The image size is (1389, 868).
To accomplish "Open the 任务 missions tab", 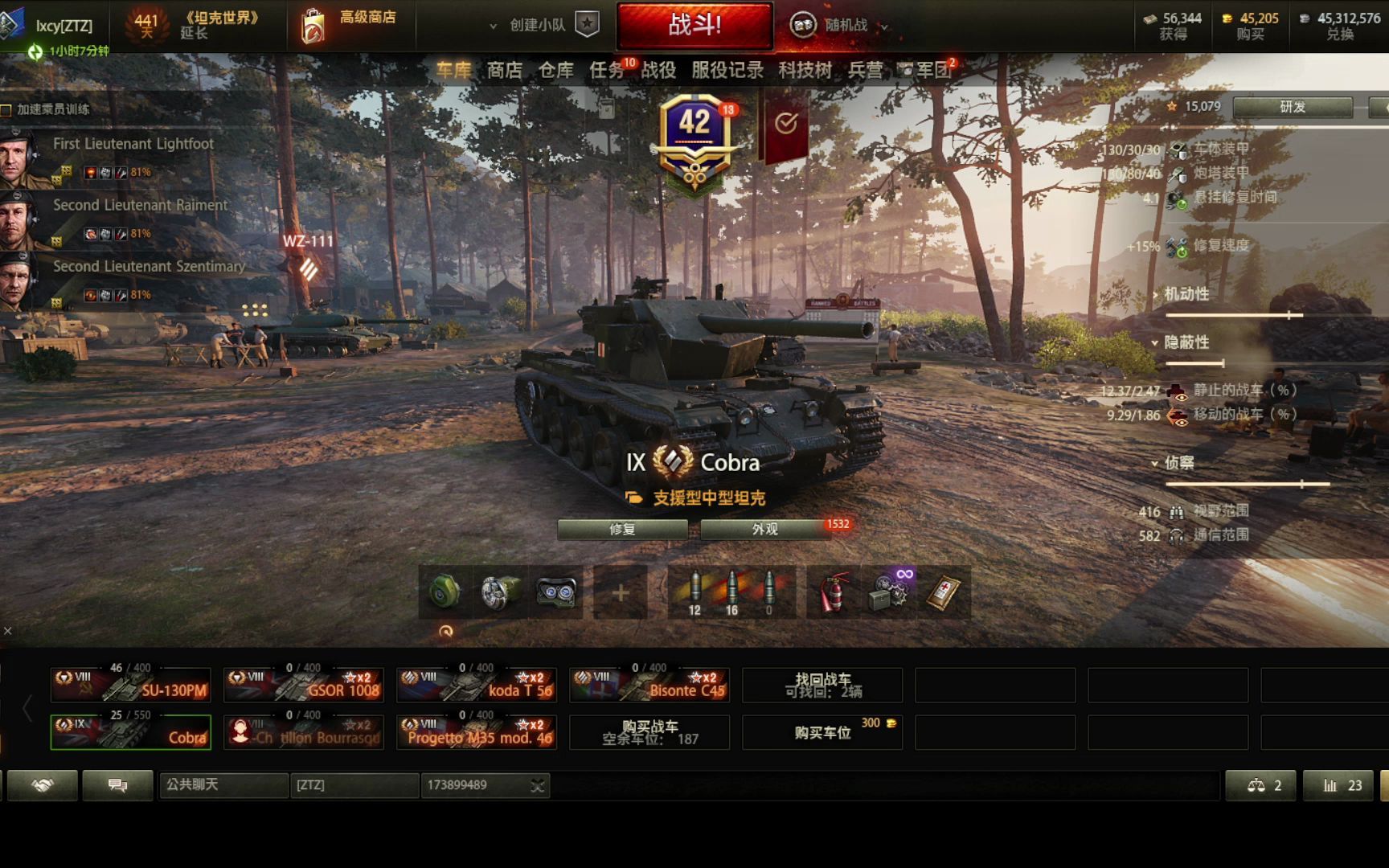I will pyautogui.click(x=607, y=71).
